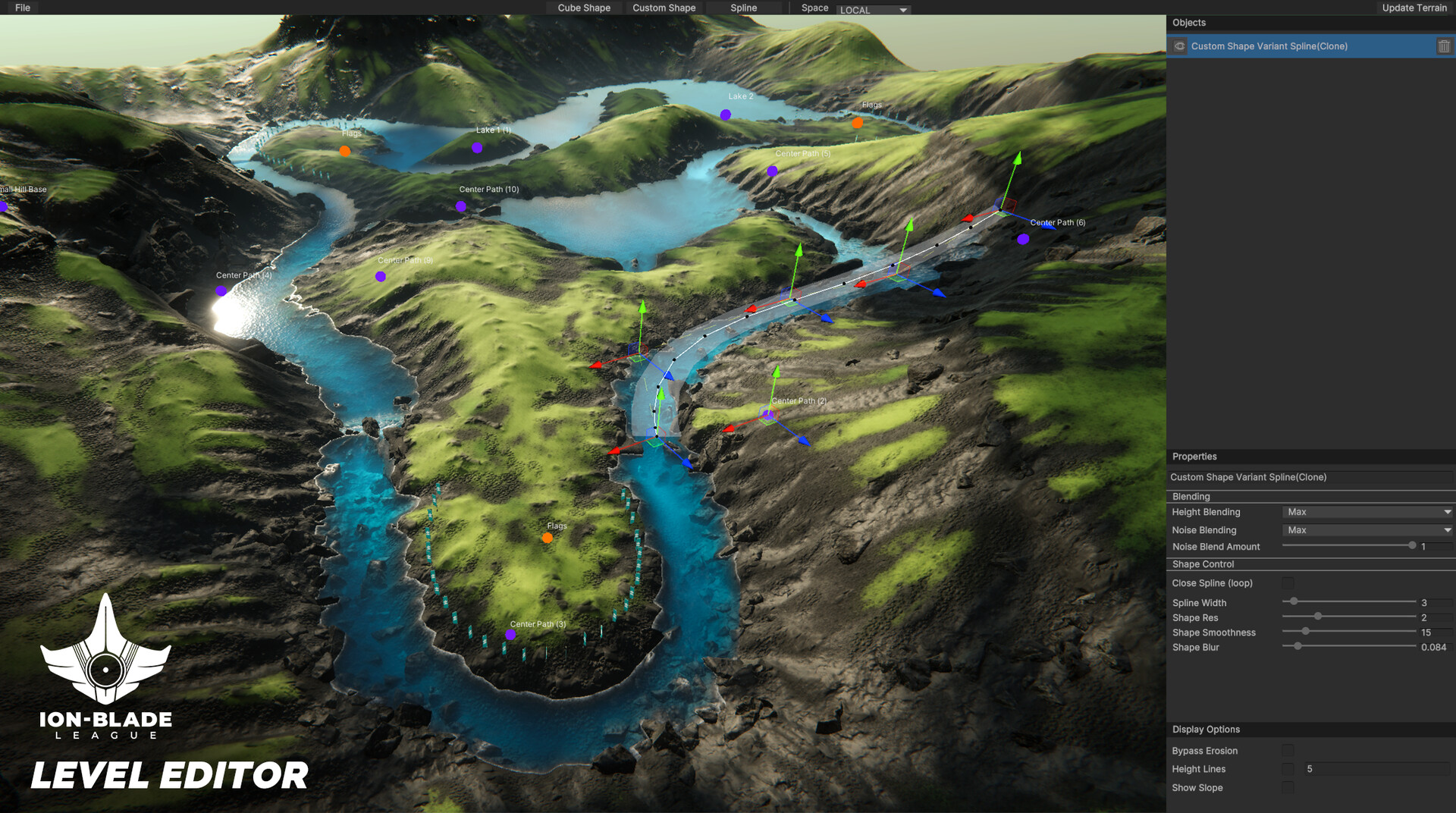The height and width of the screenshot is (813, 1456).
Task: Delete the spline with the trash icon
Action: click(1443, 46)
